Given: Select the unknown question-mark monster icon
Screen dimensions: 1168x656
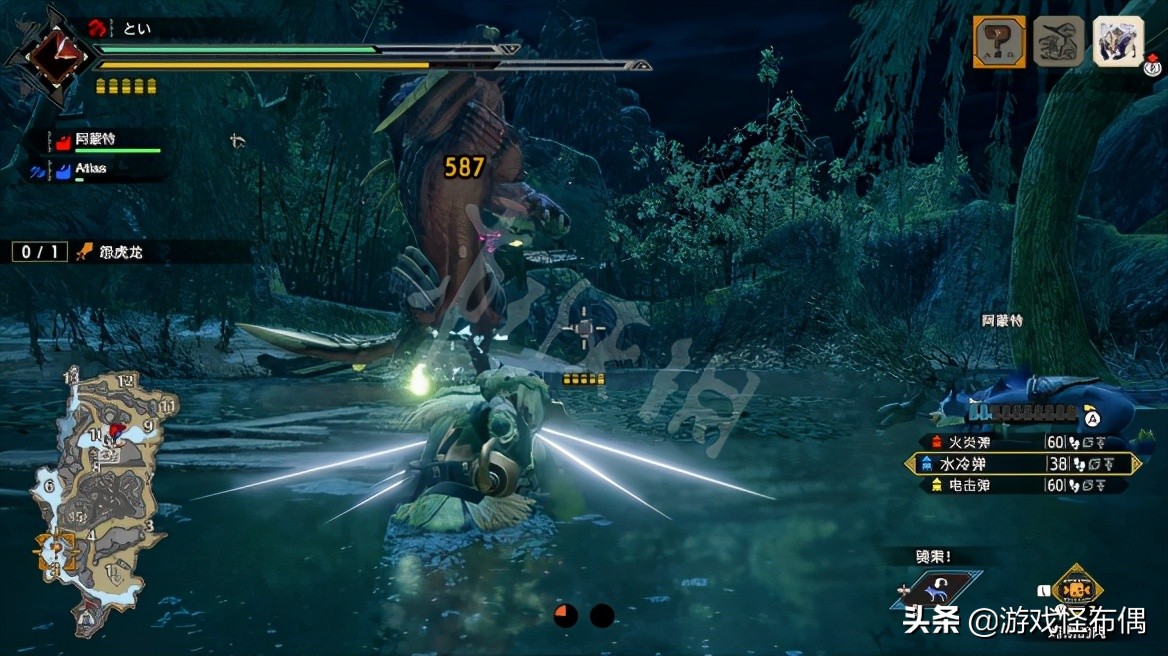Looking at the screenshot, I should pyautogui.click(x=999, y=43).
